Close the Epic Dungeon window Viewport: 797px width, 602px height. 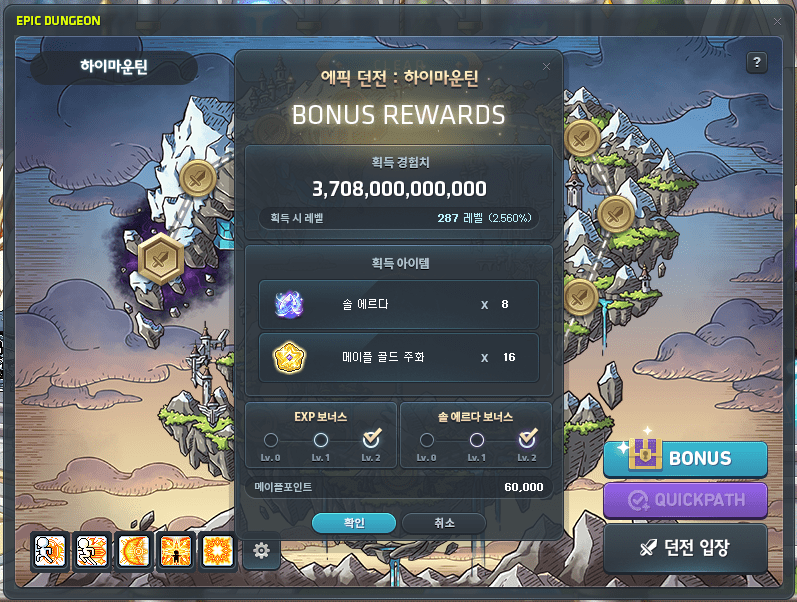point(778,20)
